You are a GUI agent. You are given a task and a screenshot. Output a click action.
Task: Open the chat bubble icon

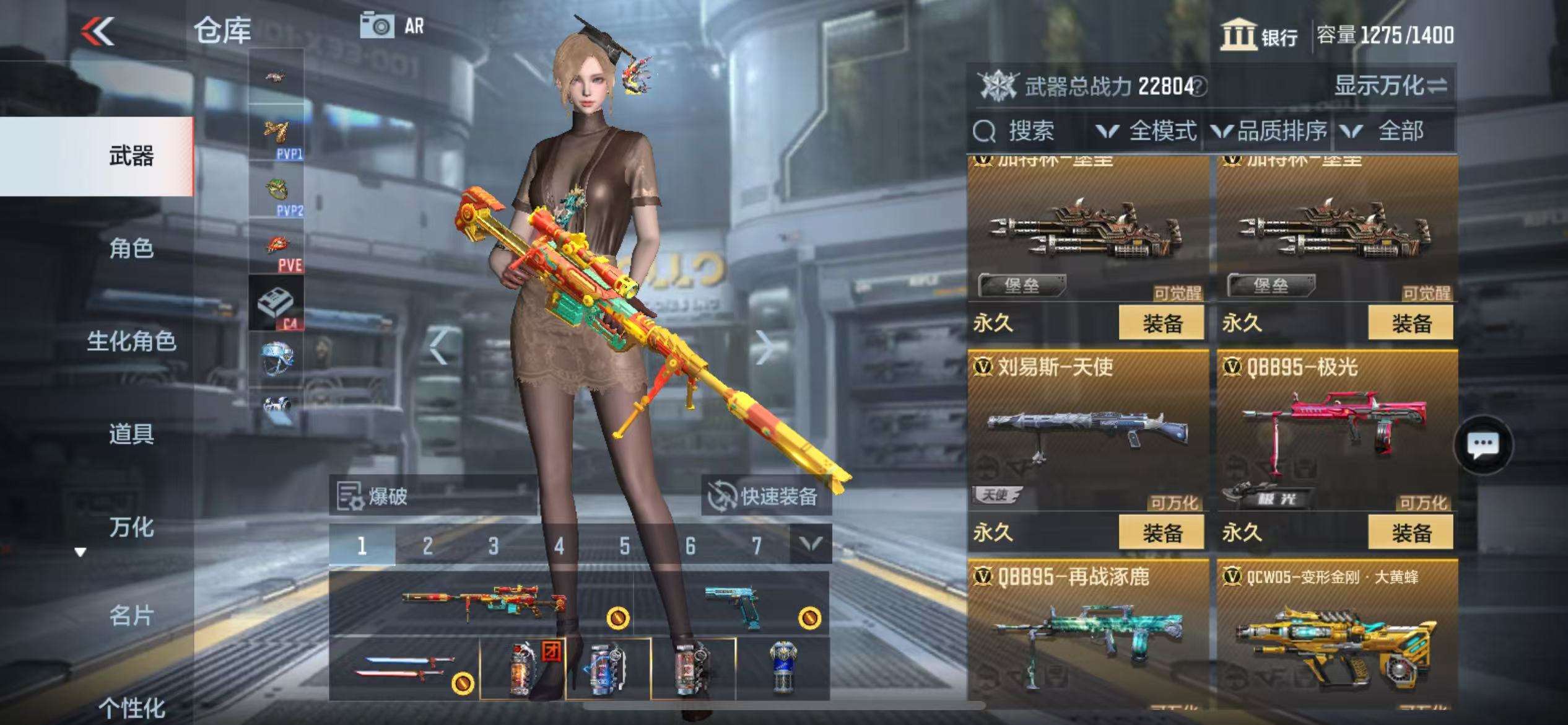pos(1483,444)
